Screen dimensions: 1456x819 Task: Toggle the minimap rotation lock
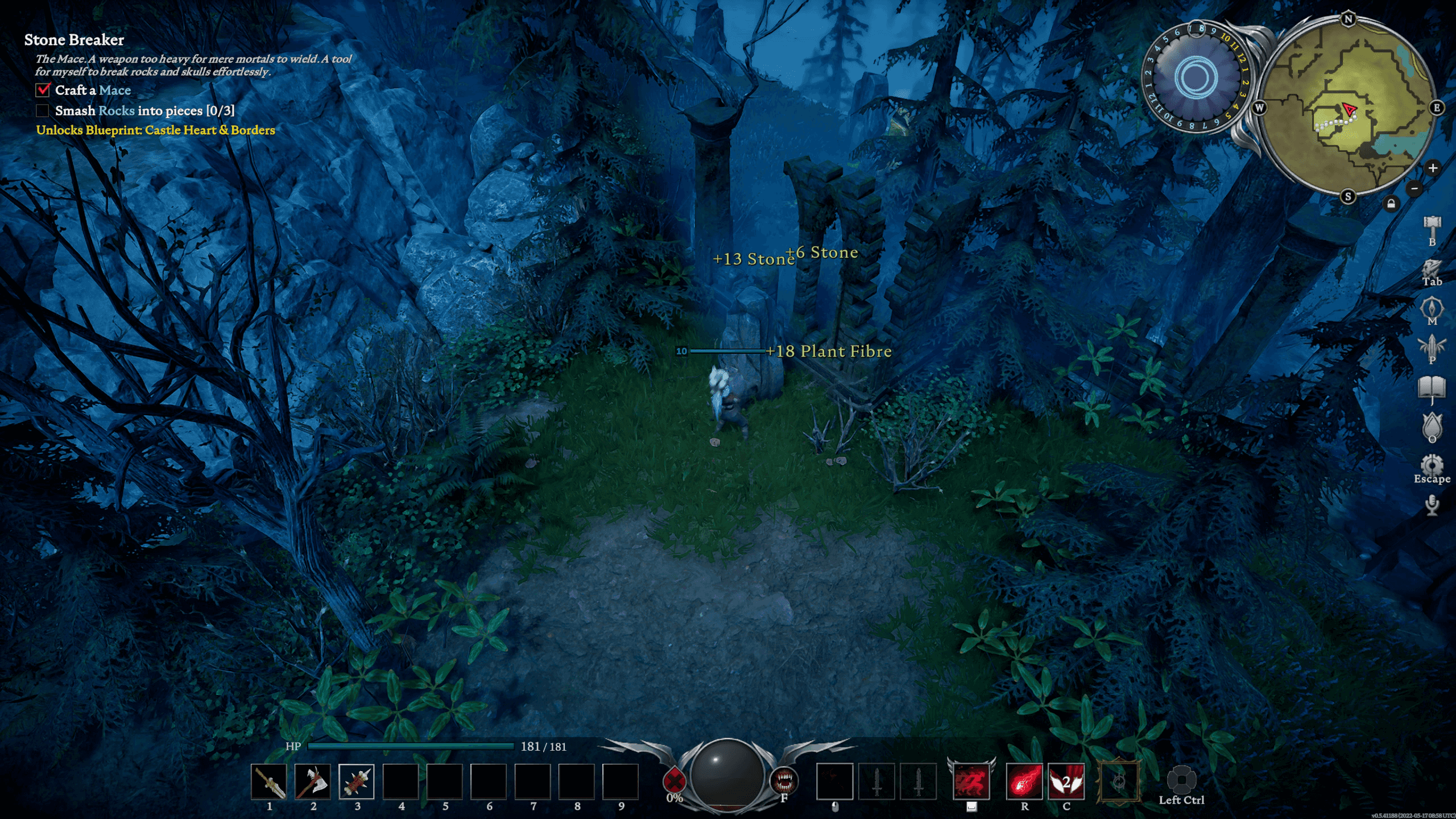(x=1391, y=203)
